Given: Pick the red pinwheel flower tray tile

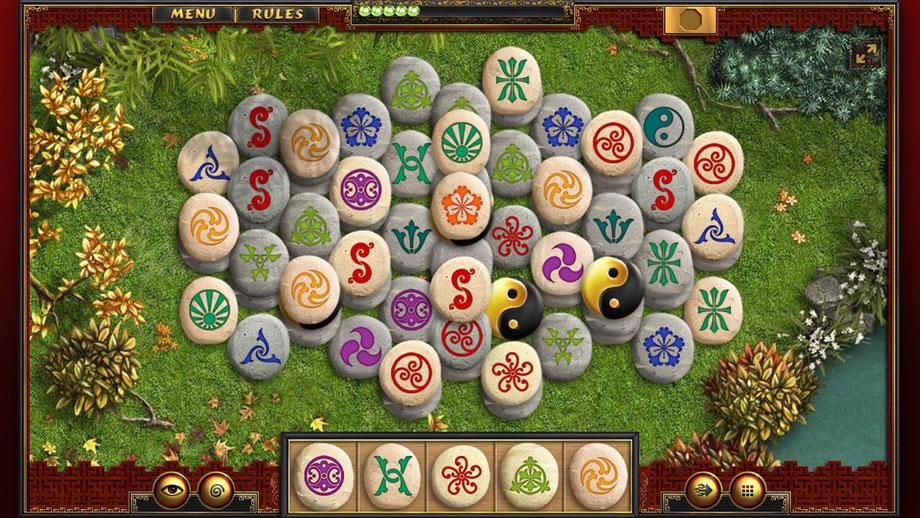Looking at the screenshot, I should [461, 471].
